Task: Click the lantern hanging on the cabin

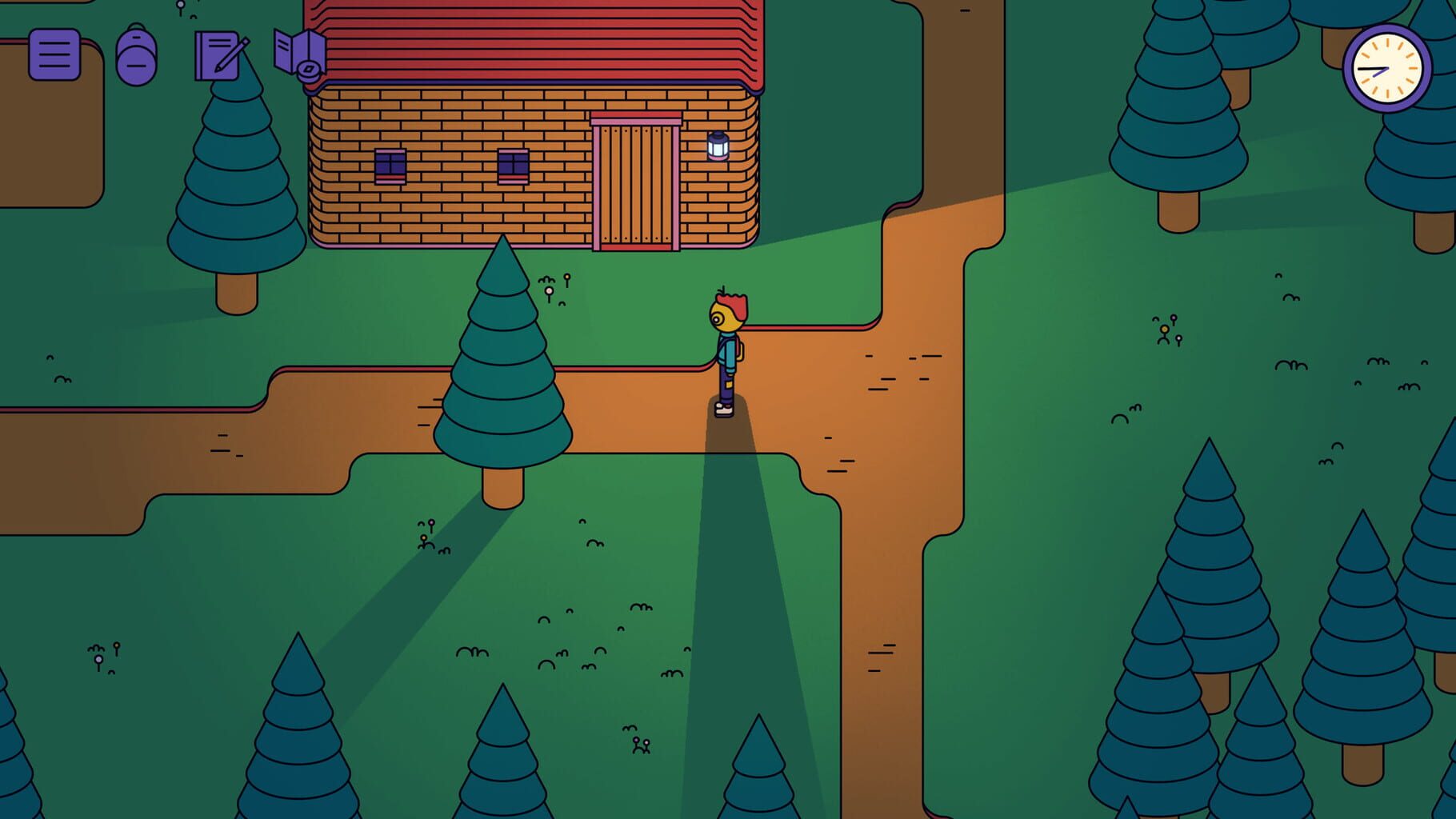Action: click(718, 146)
